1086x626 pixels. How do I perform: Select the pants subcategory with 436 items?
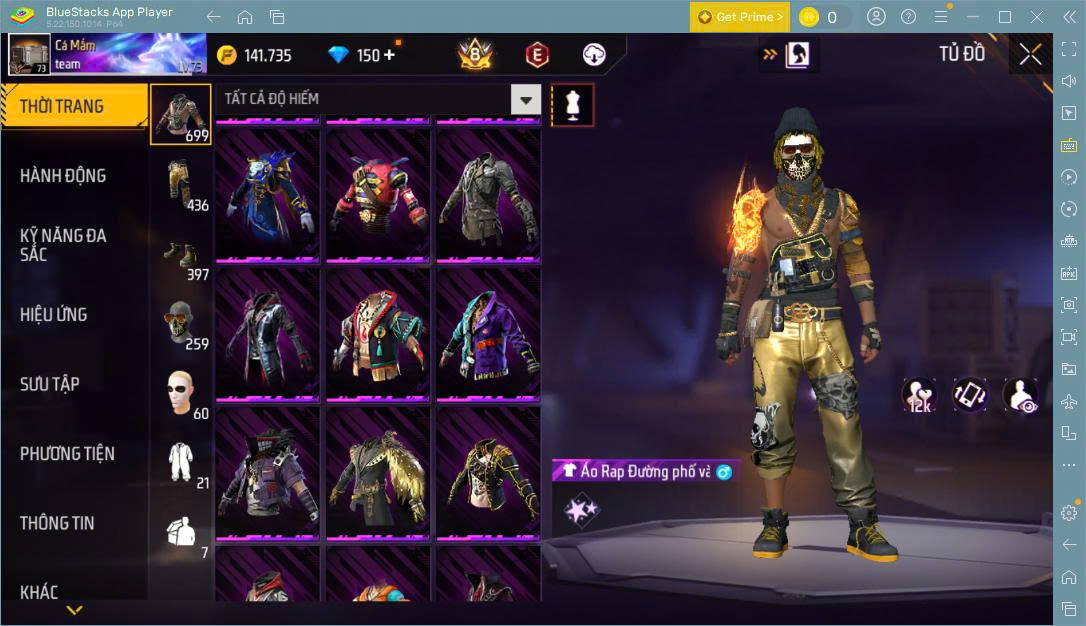coord(181,185)
